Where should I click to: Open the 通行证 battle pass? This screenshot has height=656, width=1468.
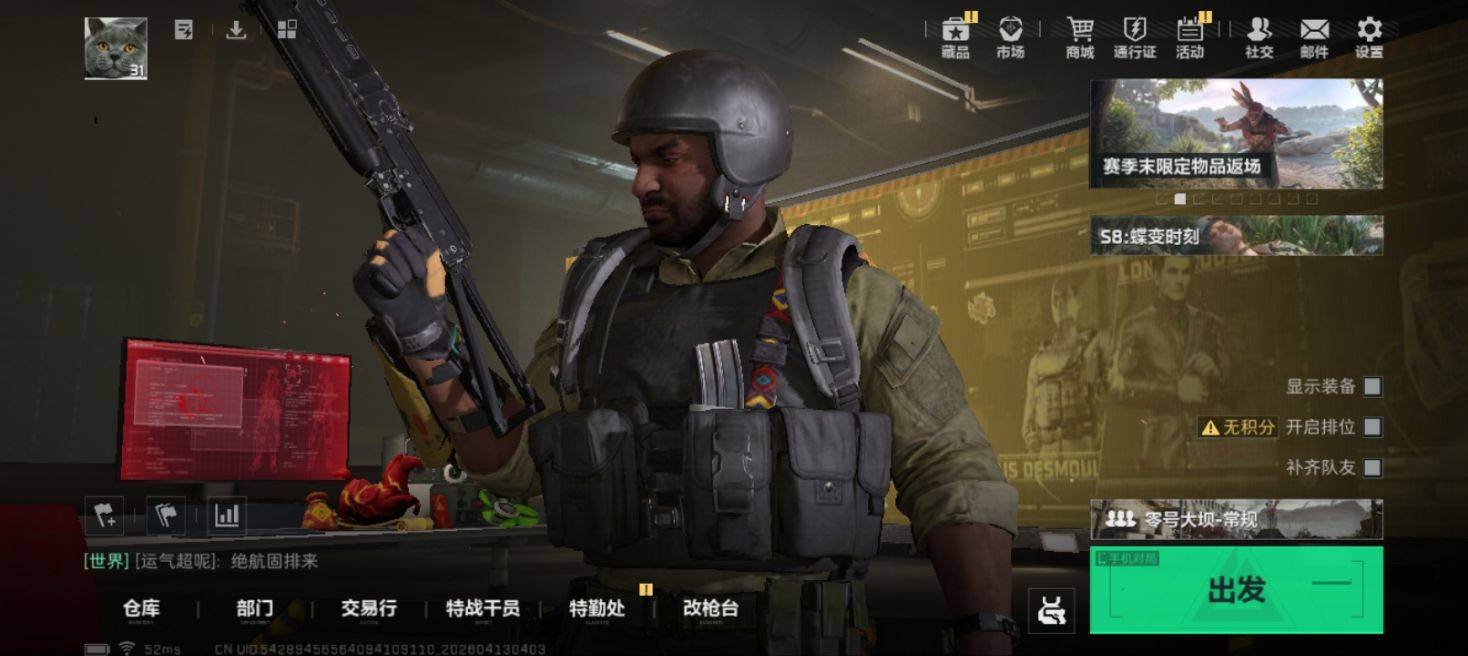[x=1135, y=38]
